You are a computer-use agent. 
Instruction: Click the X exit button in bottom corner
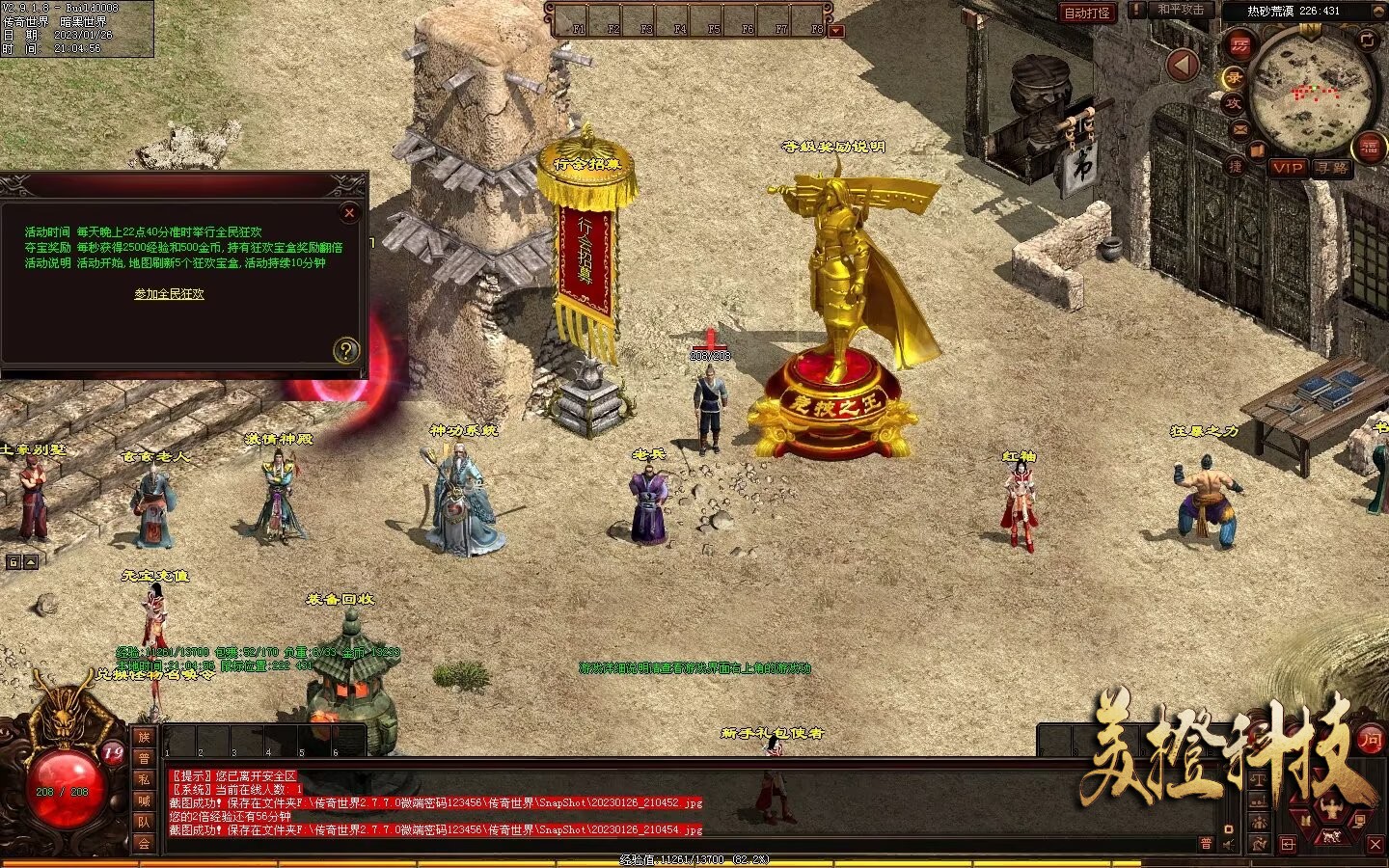(x=1375, y=844)
